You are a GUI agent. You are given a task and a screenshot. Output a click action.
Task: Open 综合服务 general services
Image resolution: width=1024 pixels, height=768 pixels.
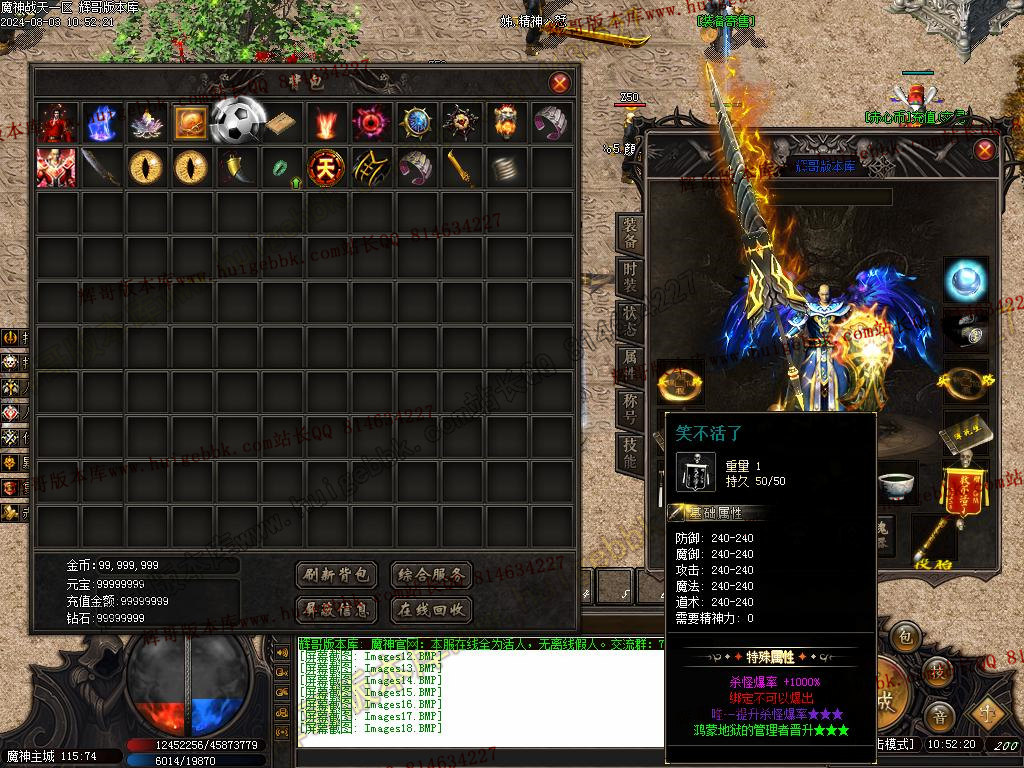click(x=430, y=575)
